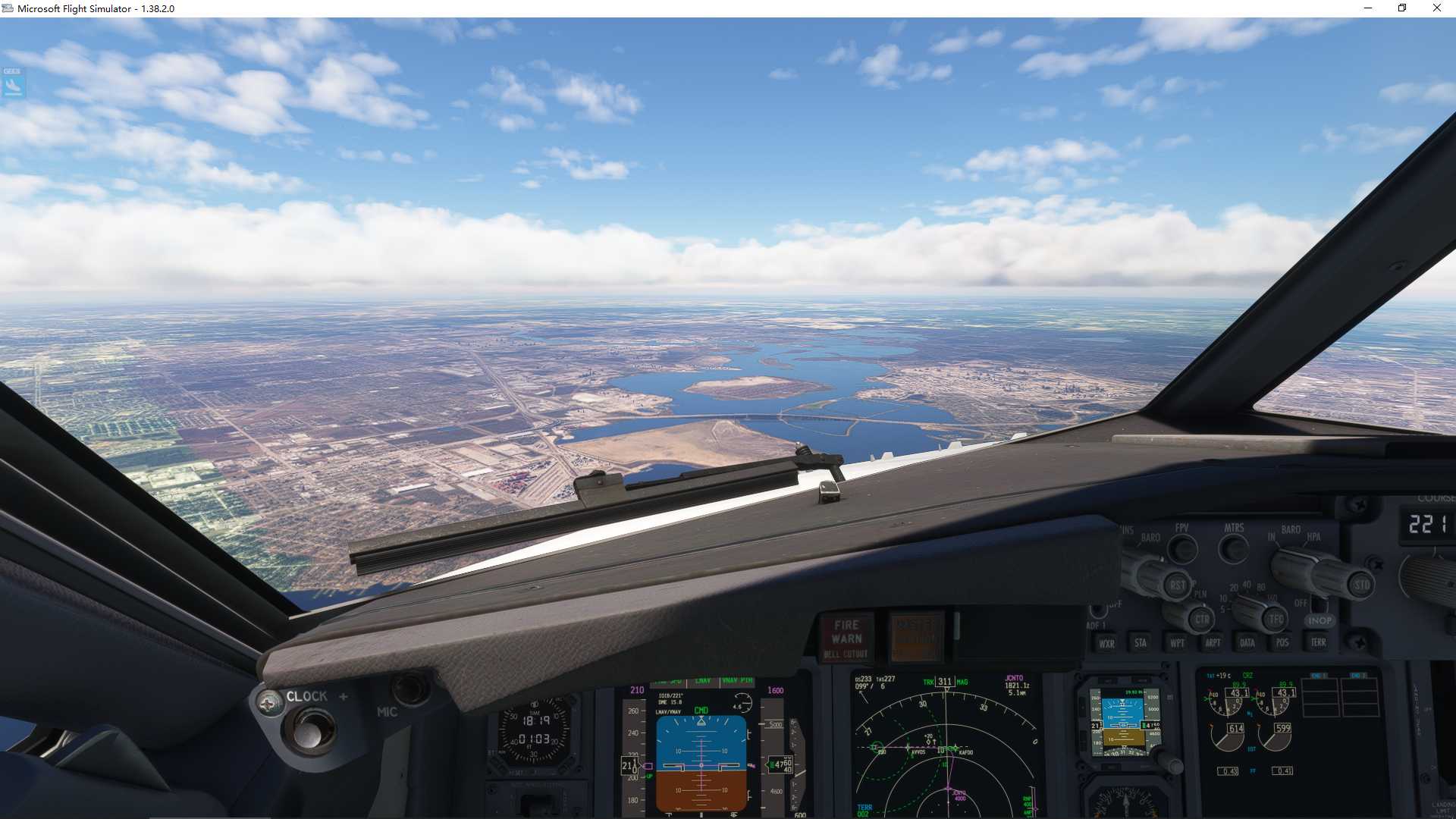Image resolution: width=1456 pixels, height=819 pixels.
Task: Click the RST minimums reset button
Action: (x=1176, y=585)
